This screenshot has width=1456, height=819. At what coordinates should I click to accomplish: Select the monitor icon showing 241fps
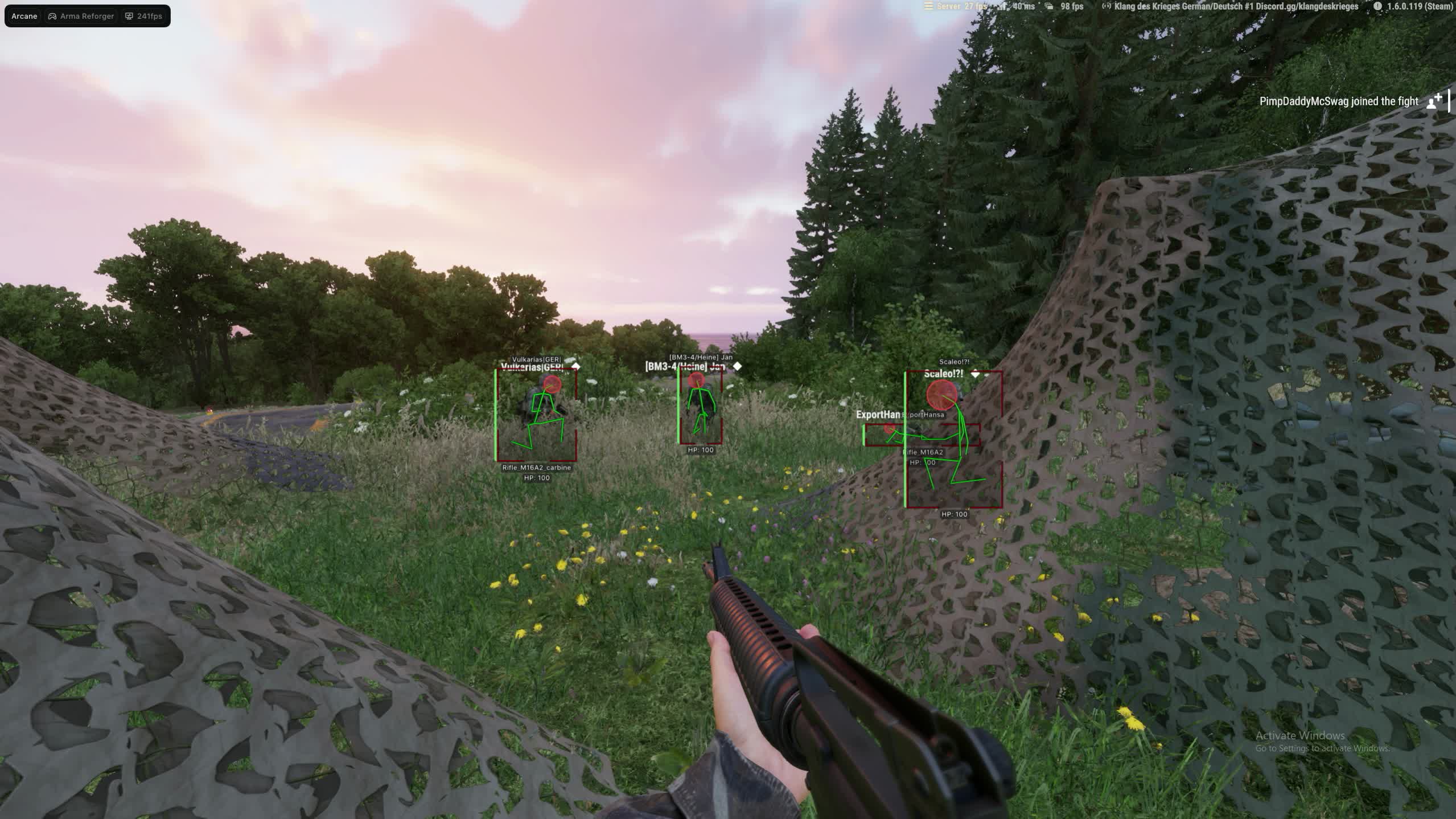tap(129, 15)
